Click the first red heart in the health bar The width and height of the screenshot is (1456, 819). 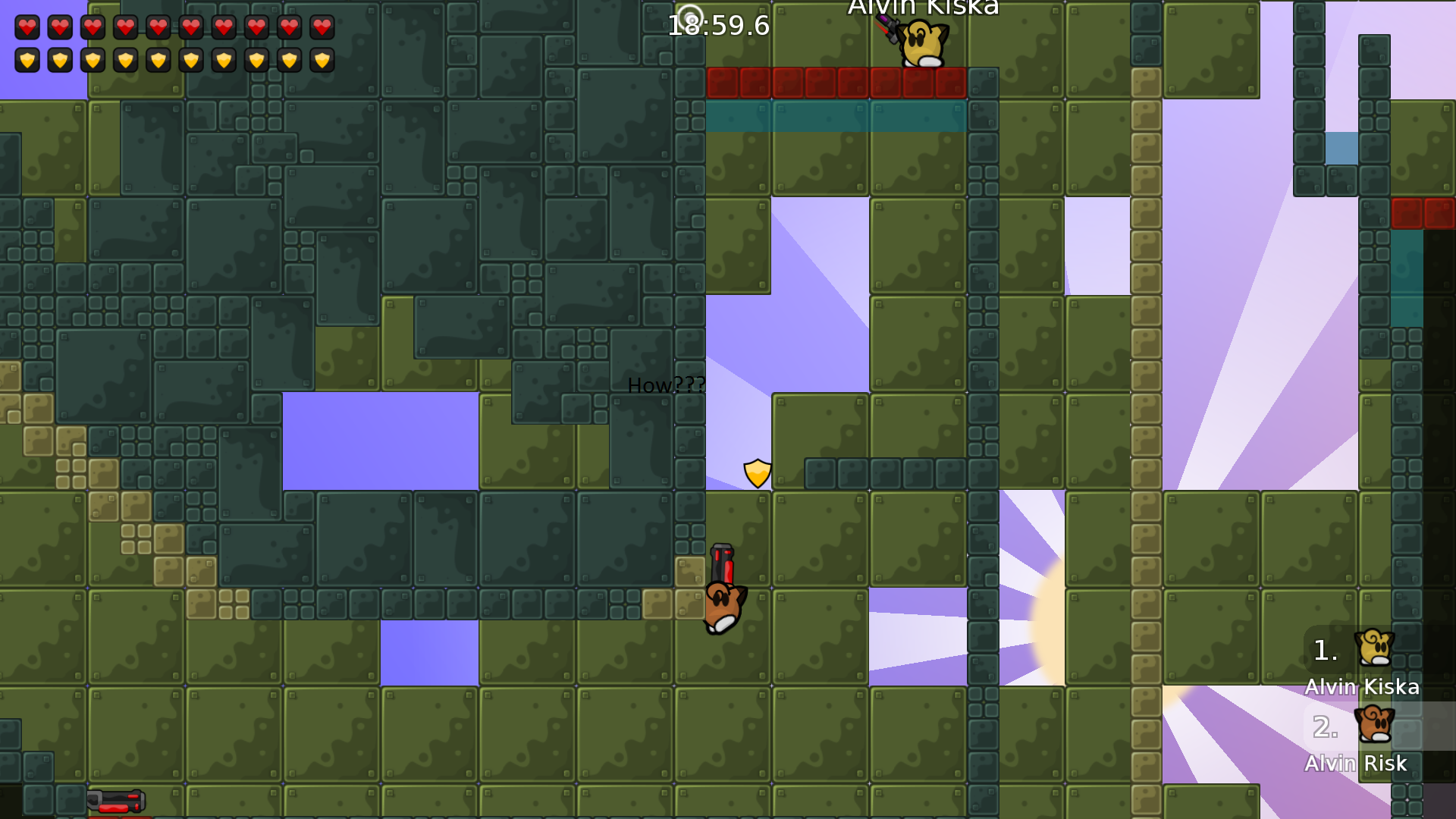pos(27,28)
